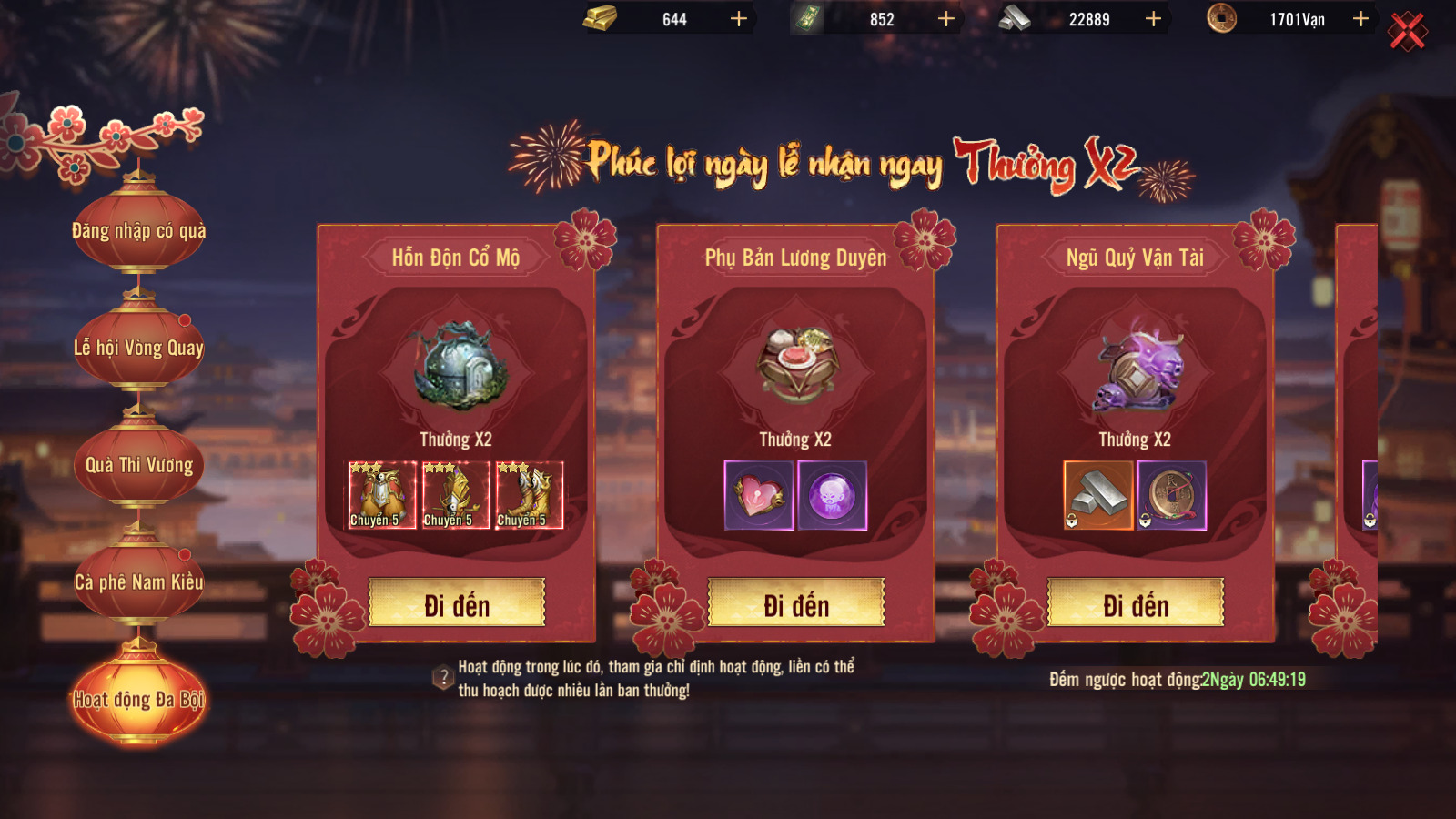View the copper coin string reward

pos(1171,495)
